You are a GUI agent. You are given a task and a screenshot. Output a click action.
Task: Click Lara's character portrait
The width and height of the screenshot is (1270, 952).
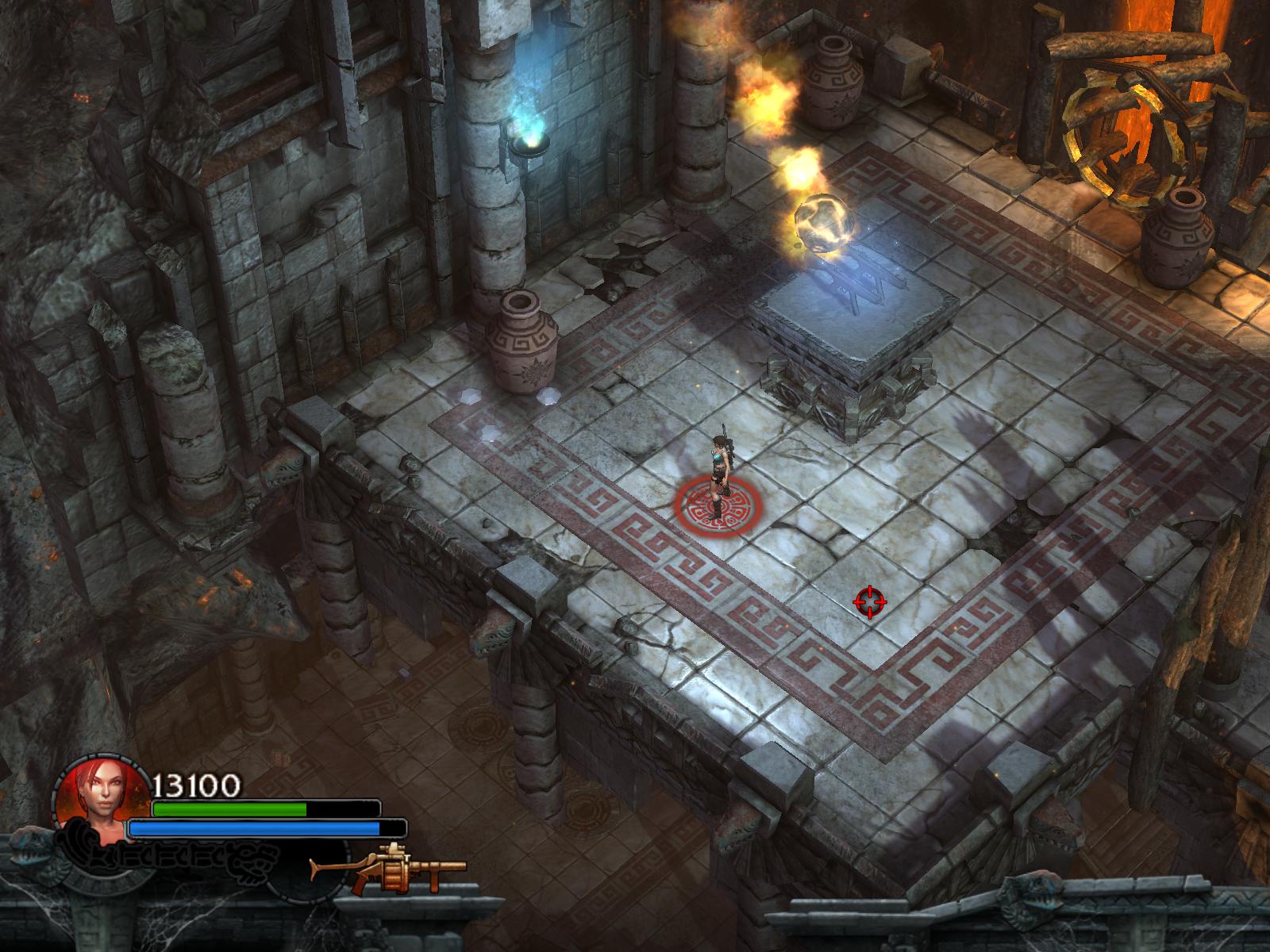[102, 804]
